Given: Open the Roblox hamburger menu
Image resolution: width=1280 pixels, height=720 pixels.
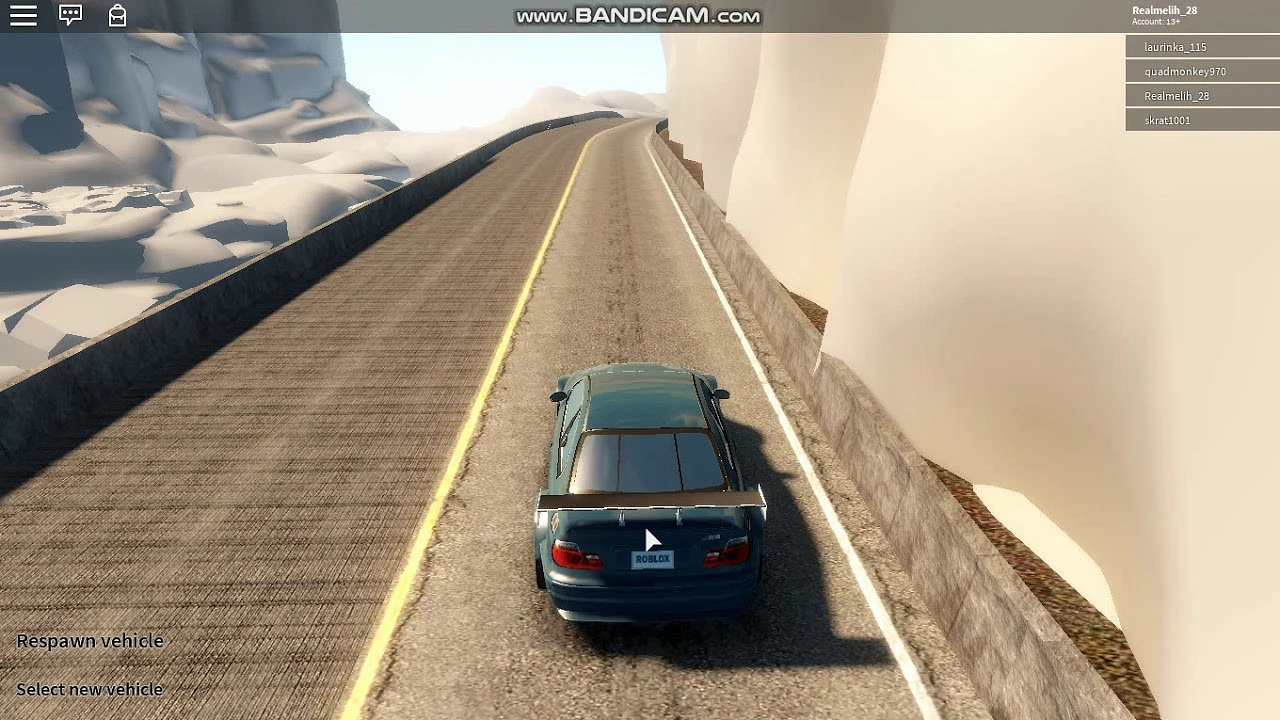Looking at the screenshot, I should pyautogui.click(x=23, y=16).
